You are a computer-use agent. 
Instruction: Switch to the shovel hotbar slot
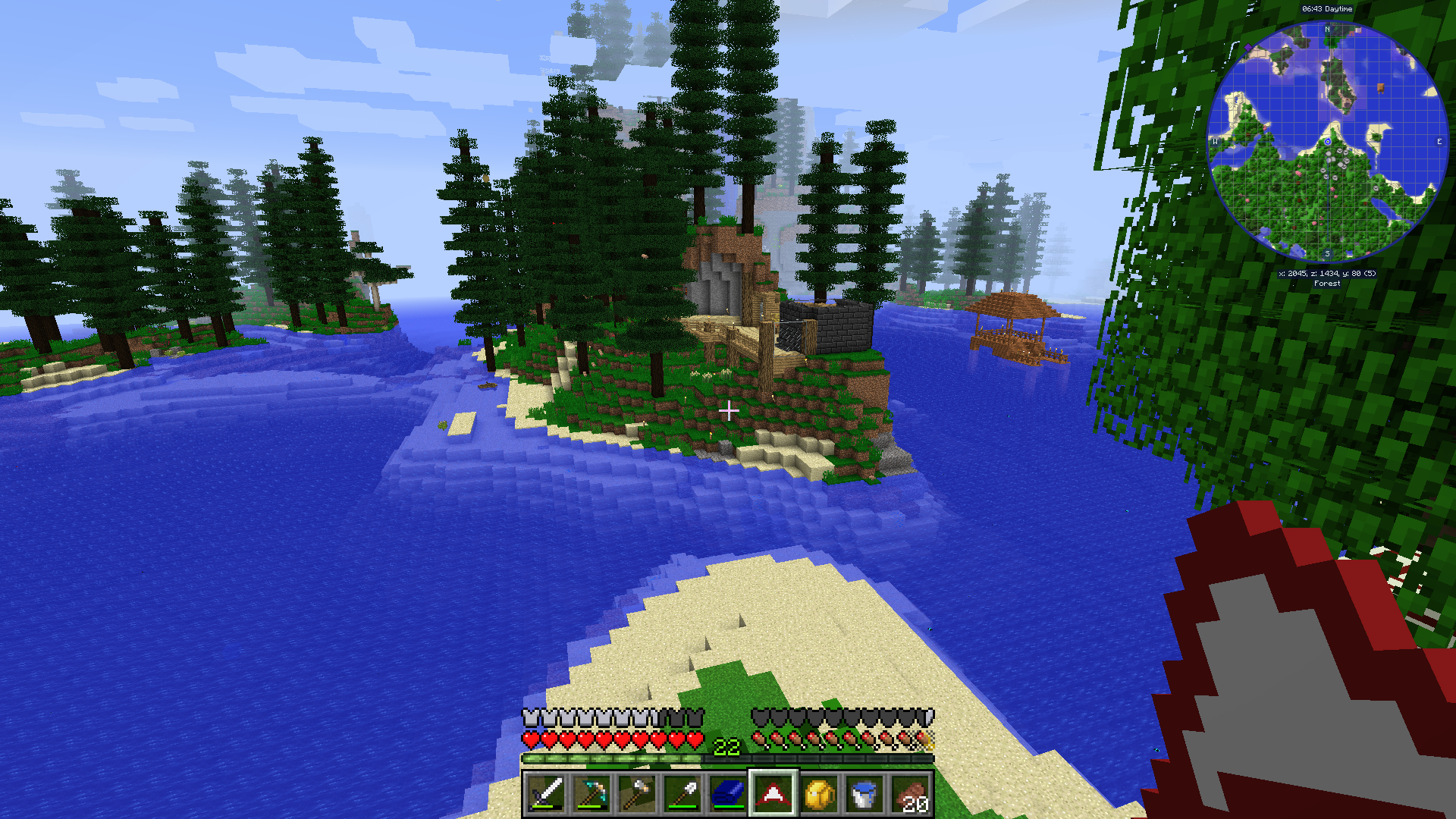[682, 794]
